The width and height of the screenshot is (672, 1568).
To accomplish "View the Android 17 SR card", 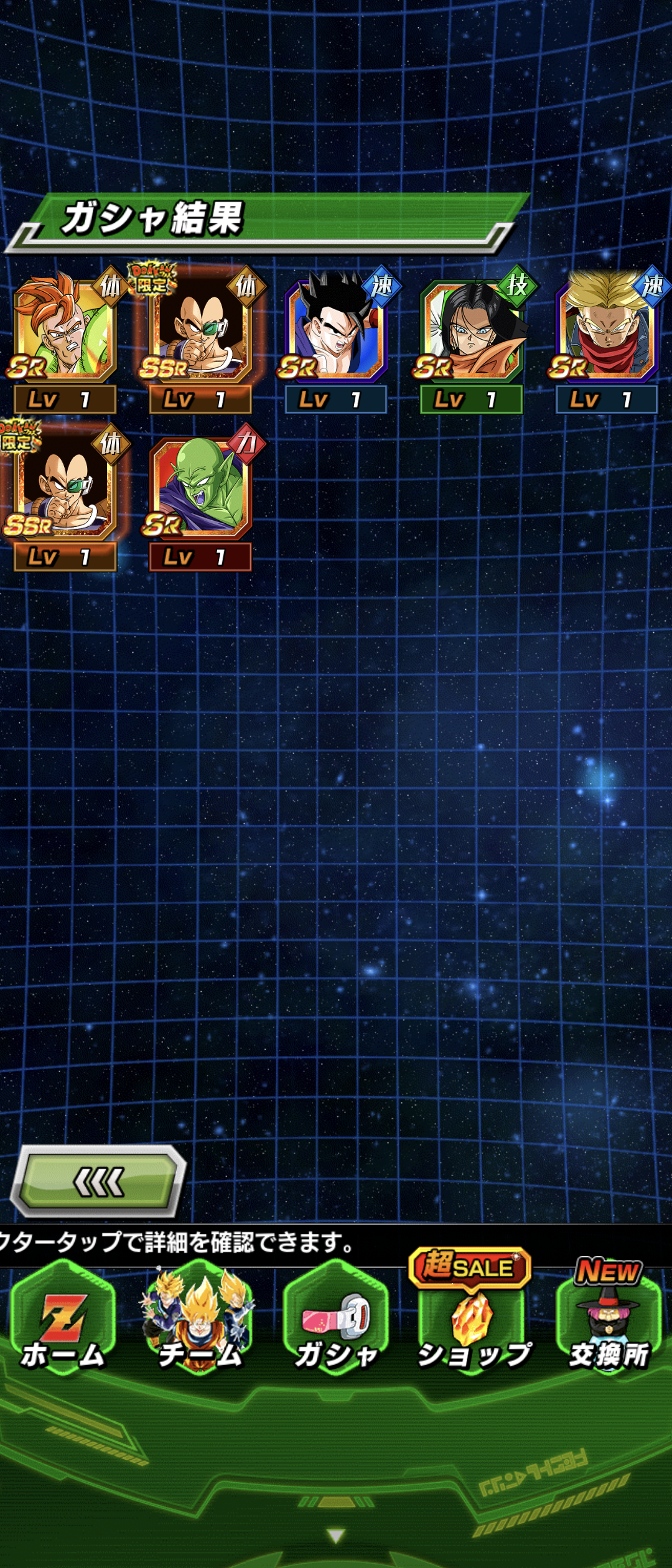I will coord(472,330).
